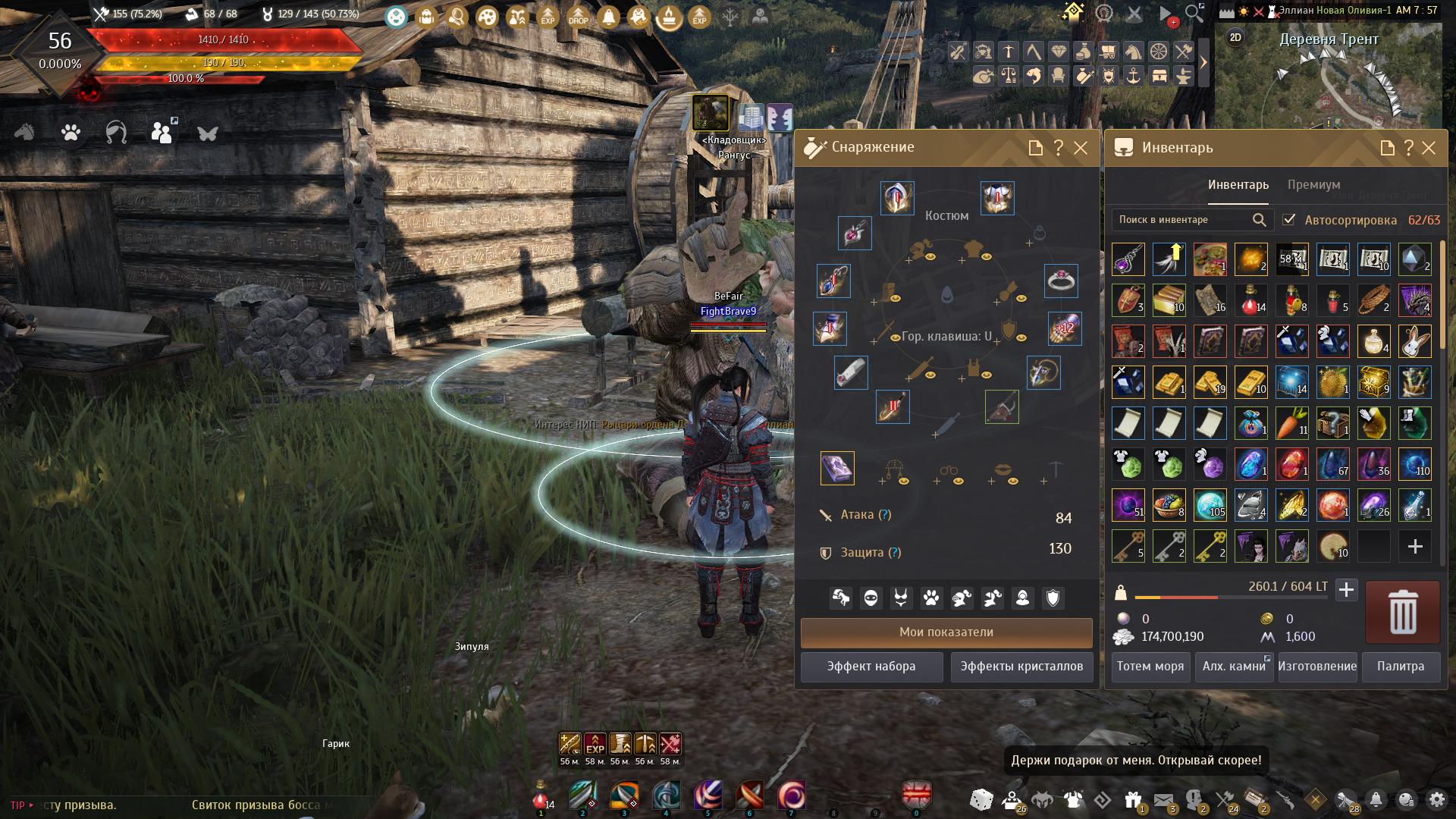Toggle the Автосортировка checkbox
Screen dimensions: 1456x819
coord(1288,220)
